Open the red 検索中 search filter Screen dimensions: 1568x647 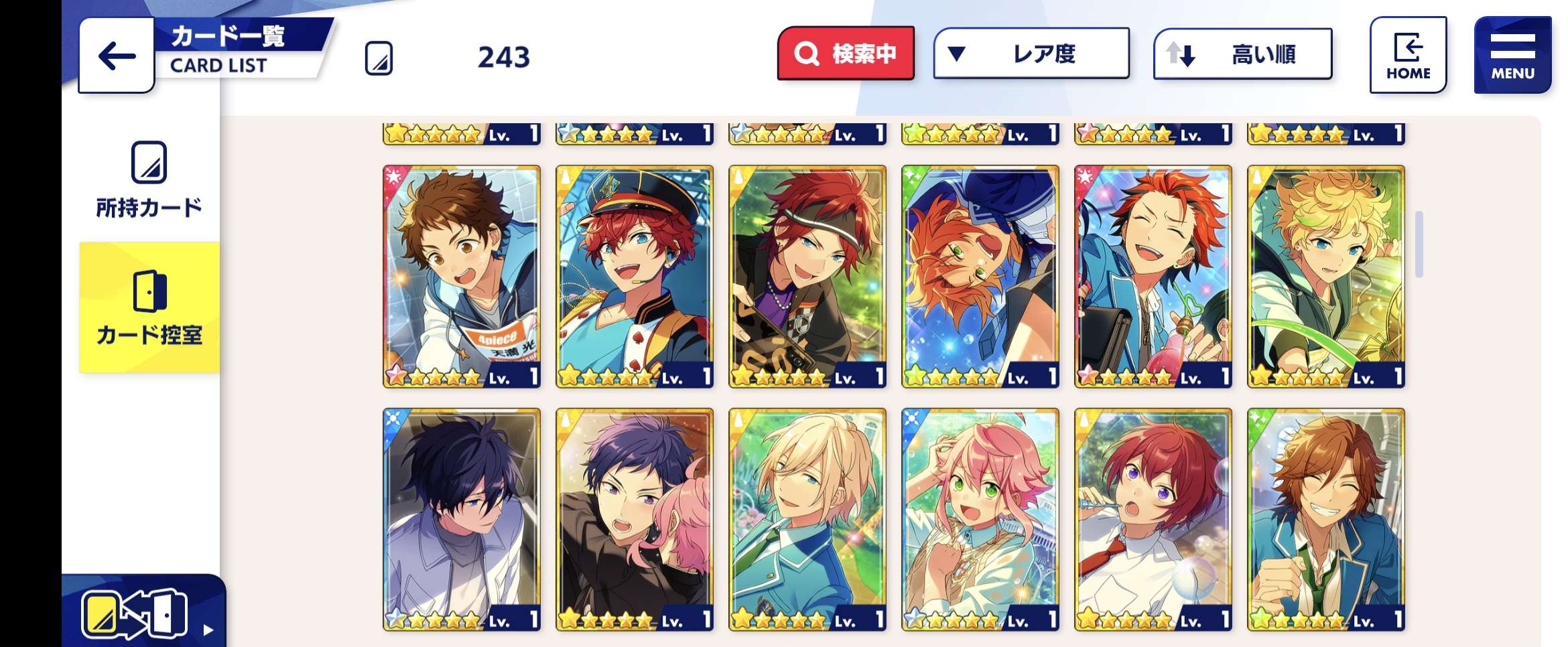(x=846, y=54)
